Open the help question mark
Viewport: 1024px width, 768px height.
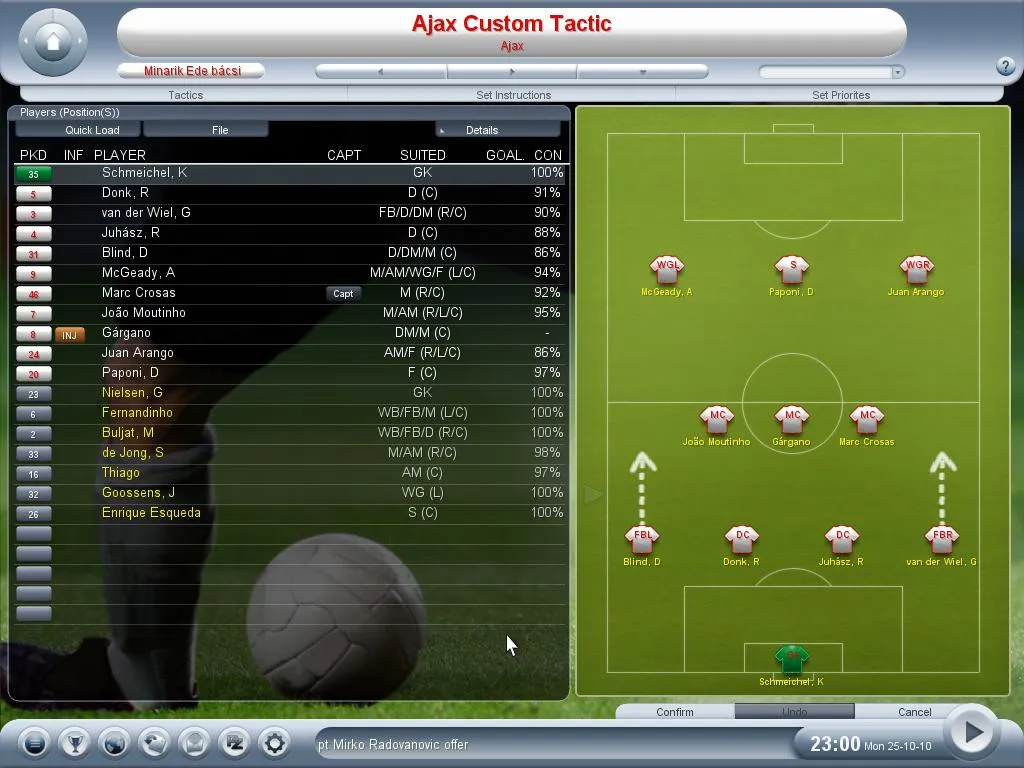pos(1006,67)
